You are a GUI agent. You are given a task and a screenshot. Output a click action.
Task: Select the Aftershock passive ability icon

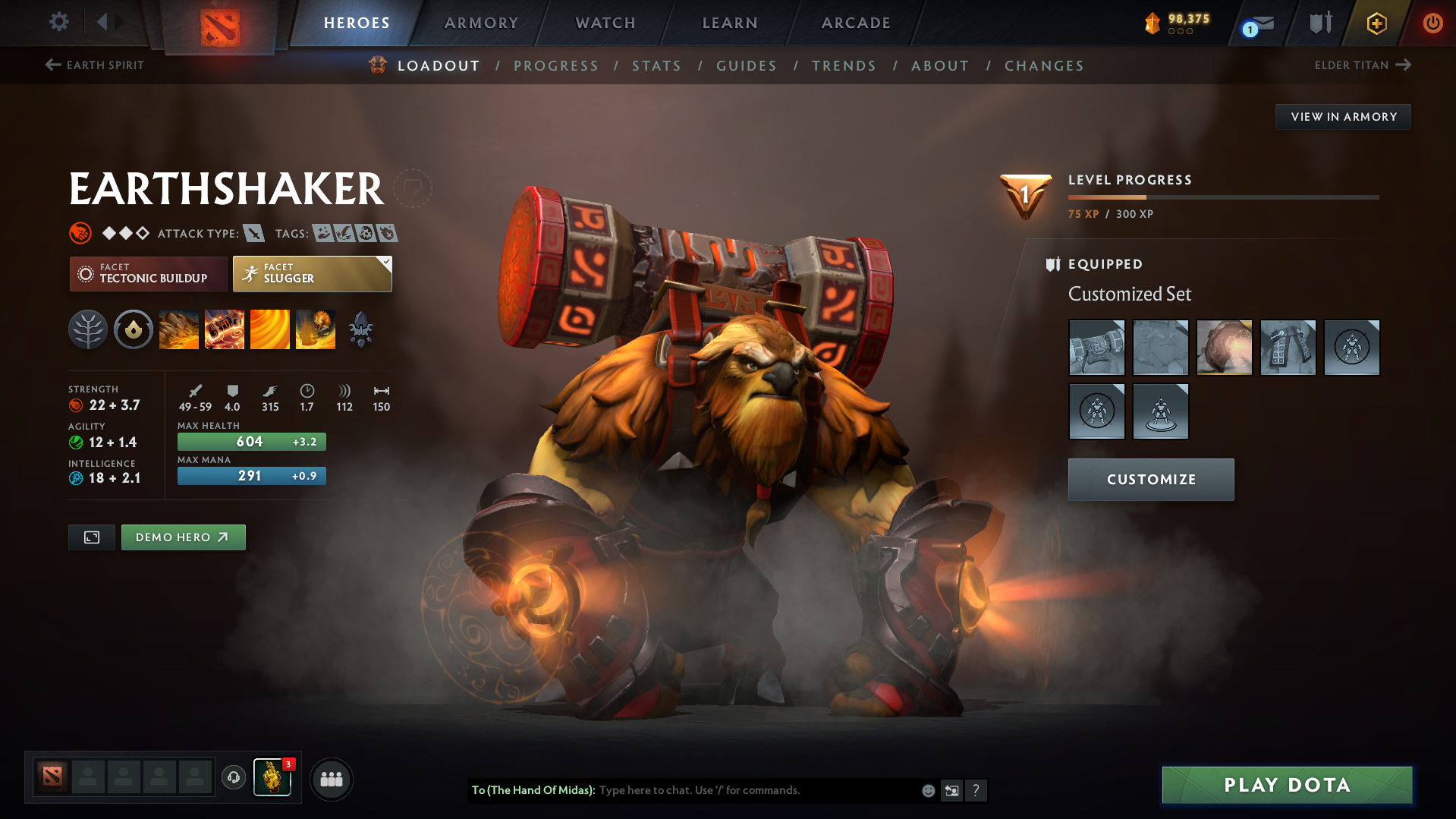(270, 329)
